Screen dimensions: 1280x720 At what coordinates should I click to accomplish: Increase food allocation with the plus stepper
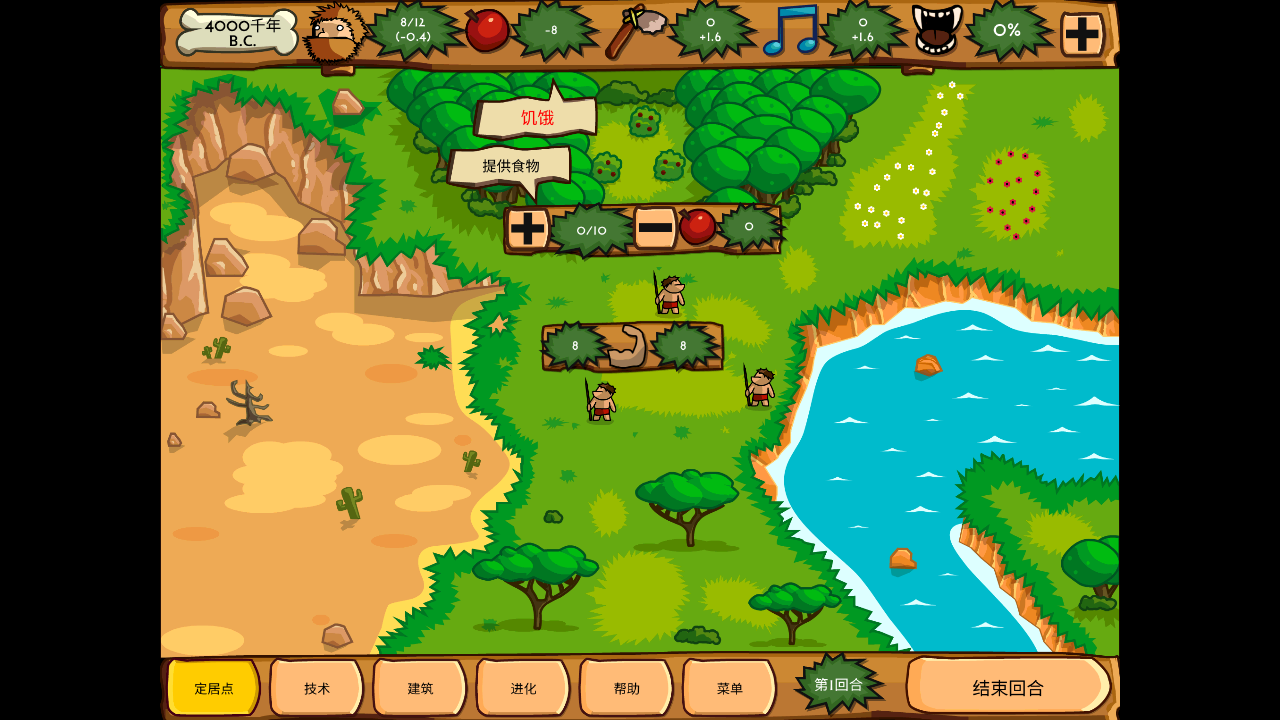[x=527, y=229]
